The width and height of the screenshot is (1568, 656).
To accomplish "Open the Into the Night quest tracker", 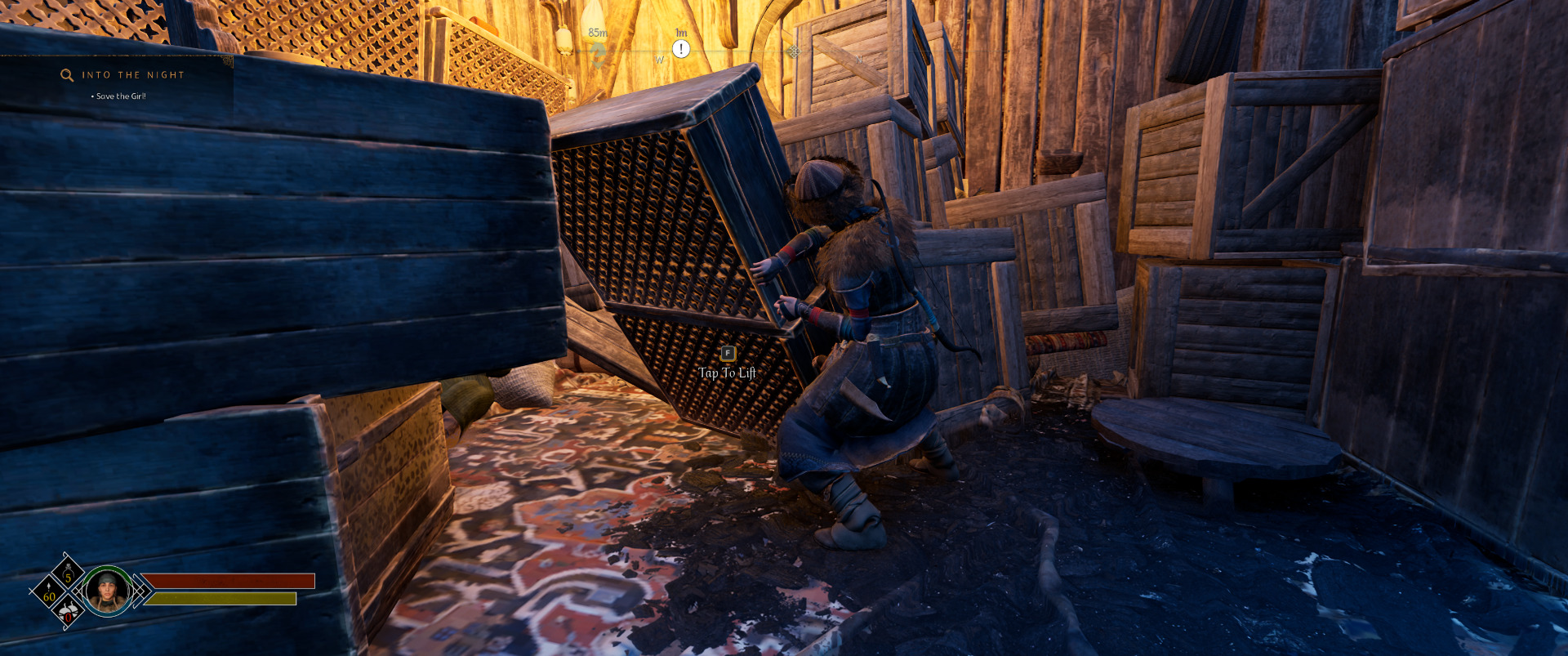I will coord(133,75).
